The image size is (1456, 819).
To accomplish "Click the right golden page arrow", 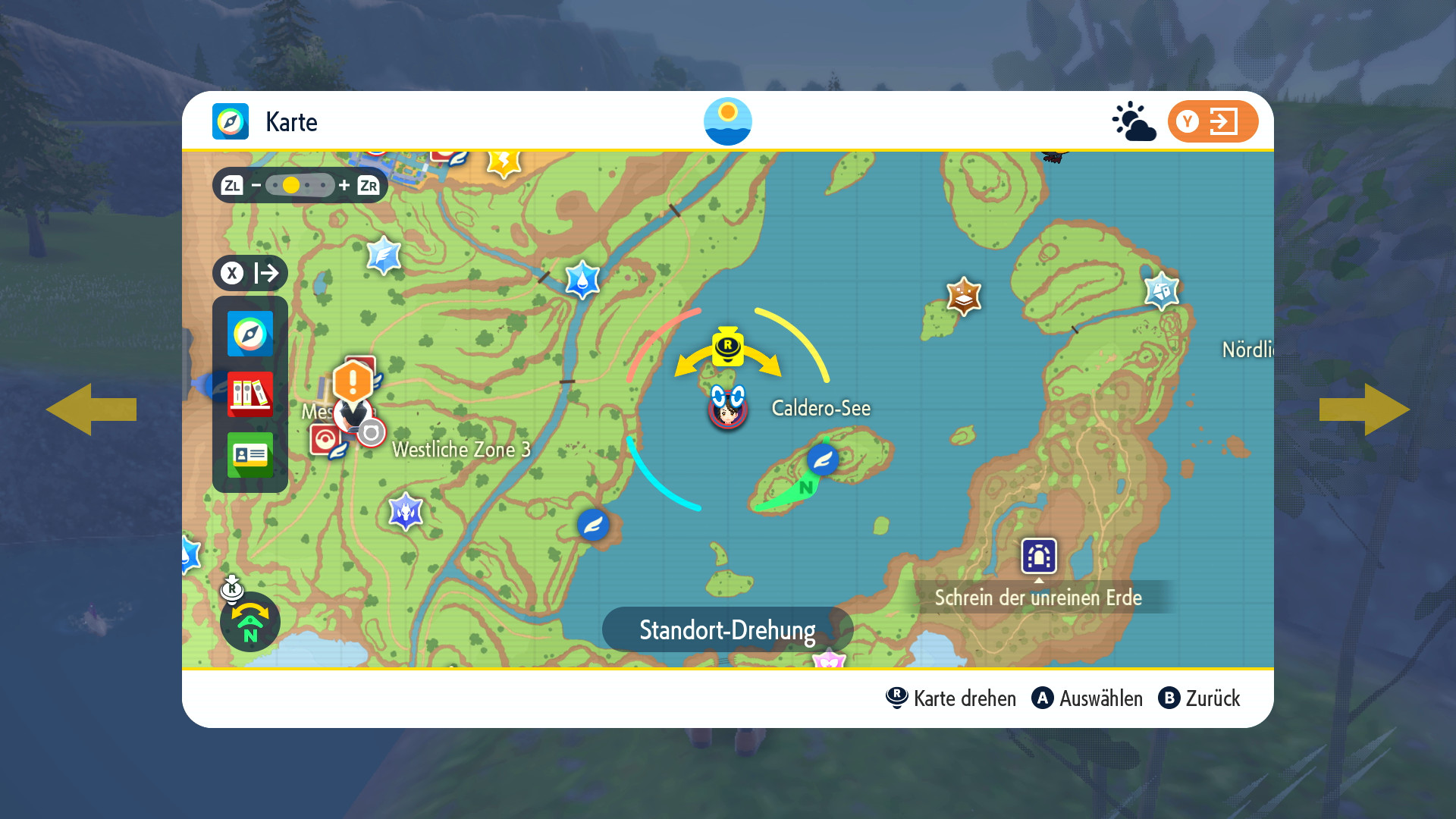I will point(1364,409).
